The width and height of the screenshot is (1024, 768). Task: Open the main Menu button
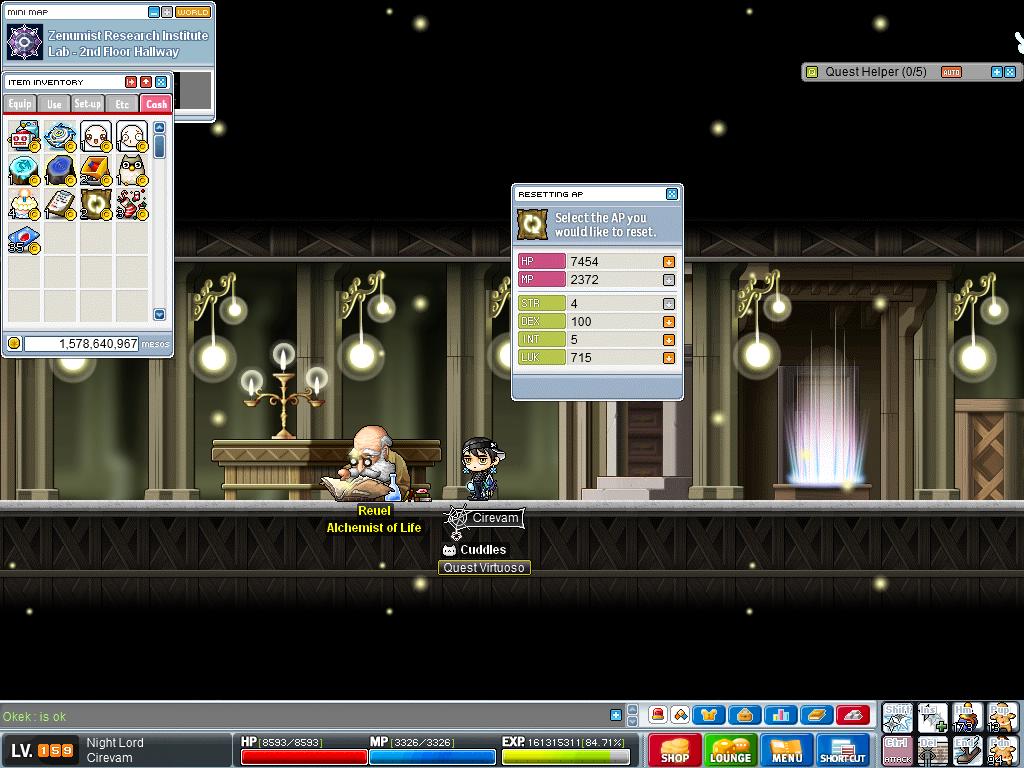786,749
